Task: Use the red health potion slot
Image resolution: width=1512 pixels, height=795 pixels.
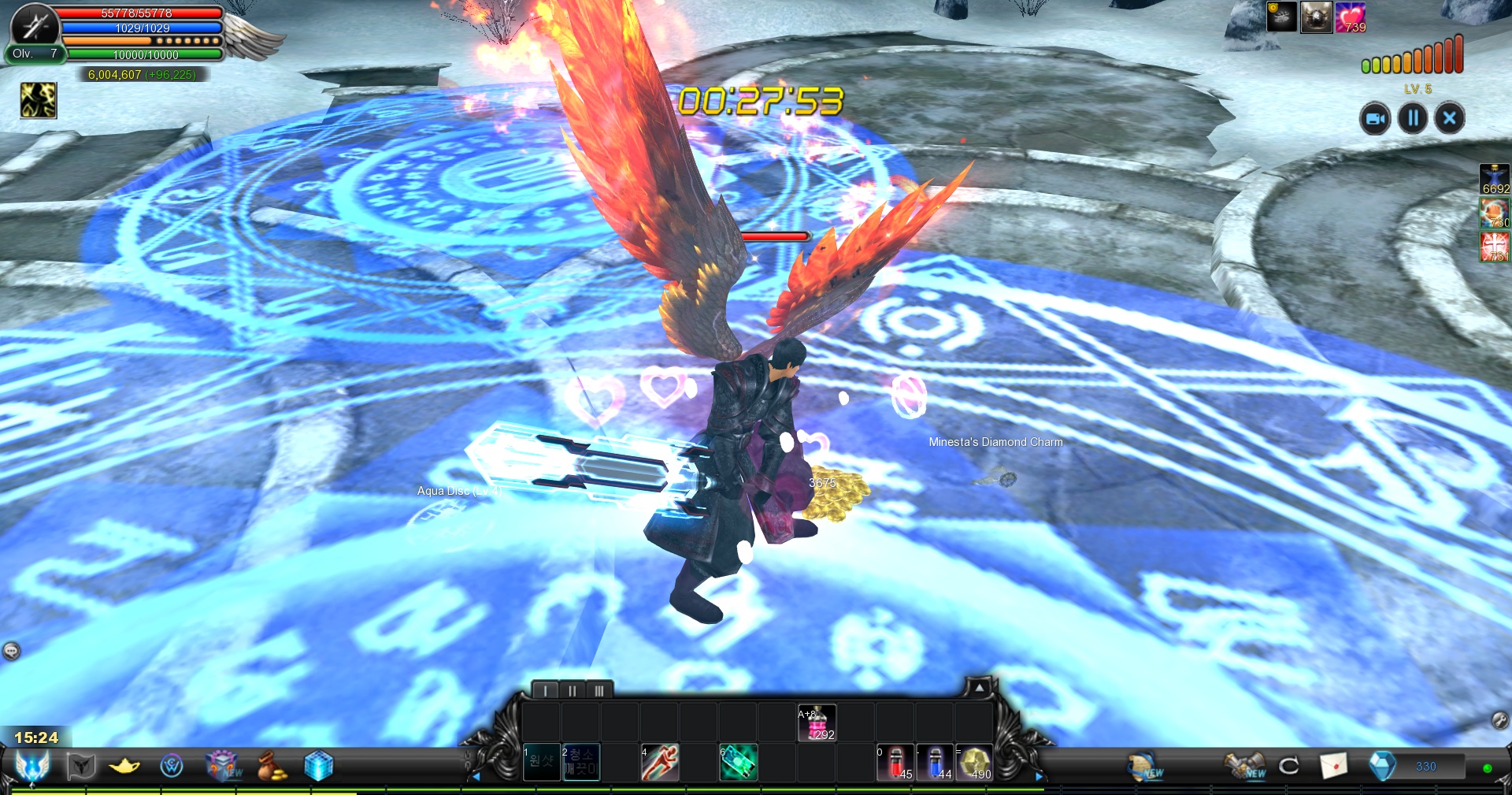Action: pyautogui.click(x=895, y=763)
